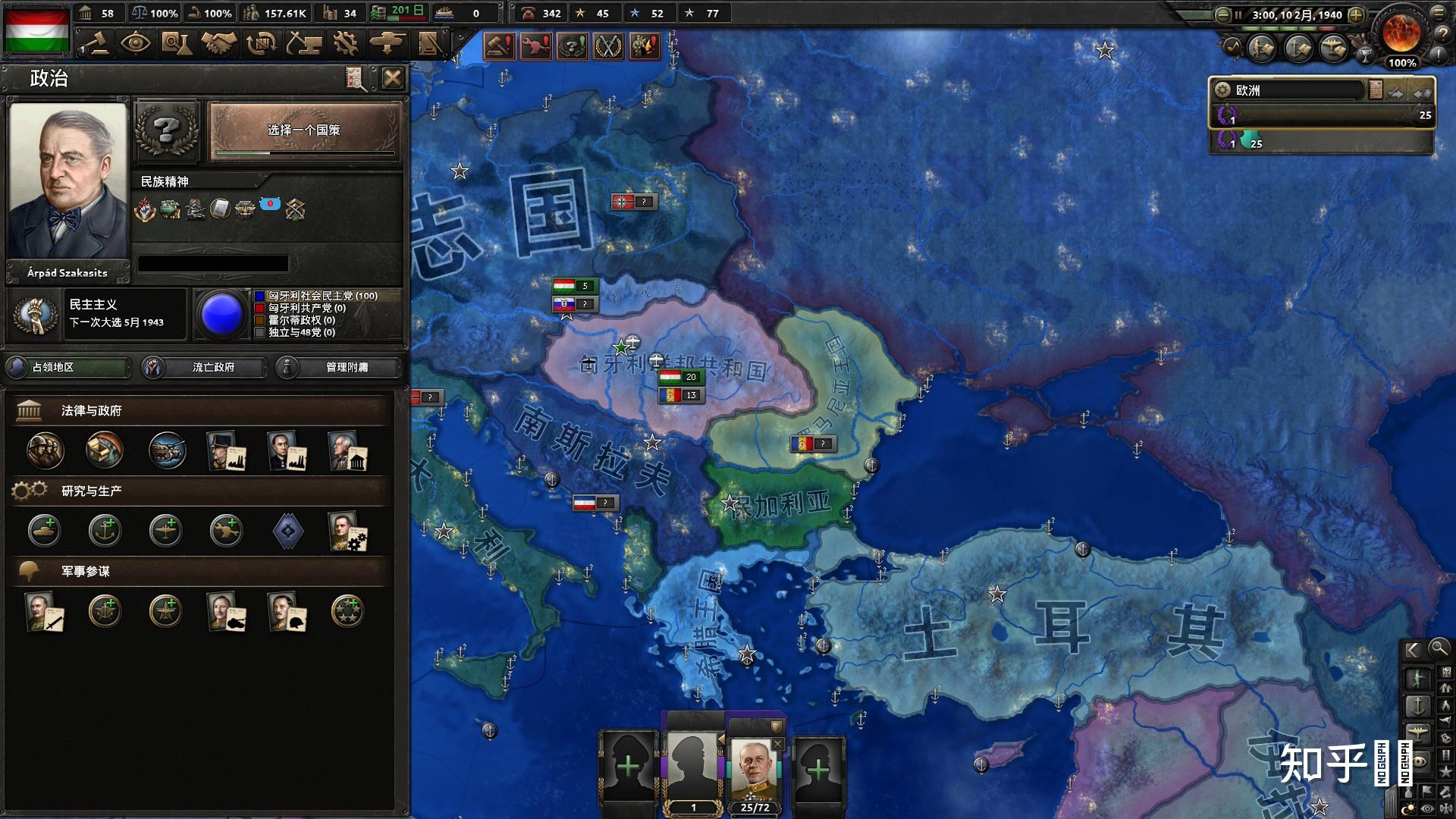The image size is (1456, 819).
Task: Click the 选择一个国策 national focus button
Action: [x=304, y=132]
